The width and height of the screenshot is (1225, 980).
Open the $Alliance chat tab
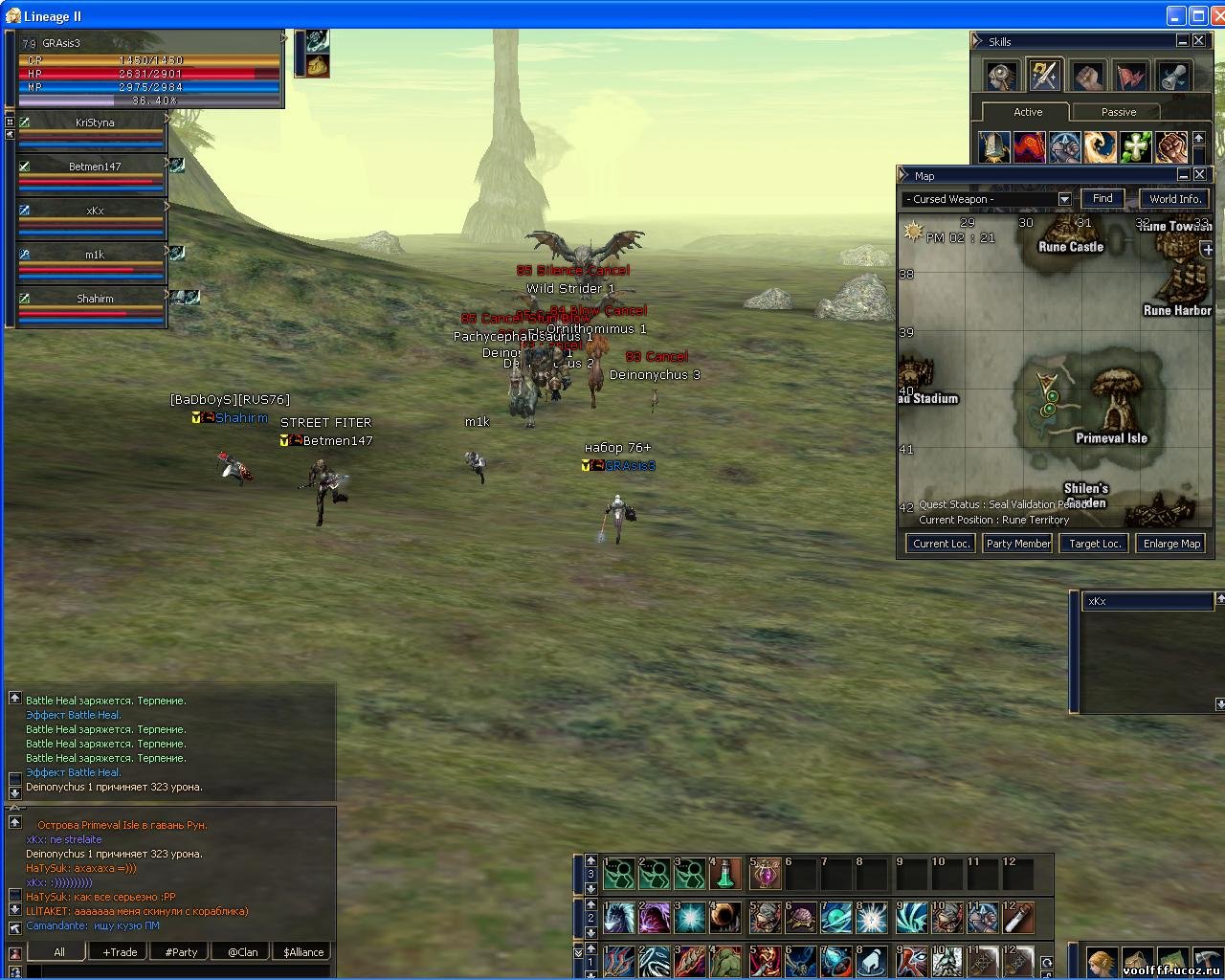(x=303, y=952)
